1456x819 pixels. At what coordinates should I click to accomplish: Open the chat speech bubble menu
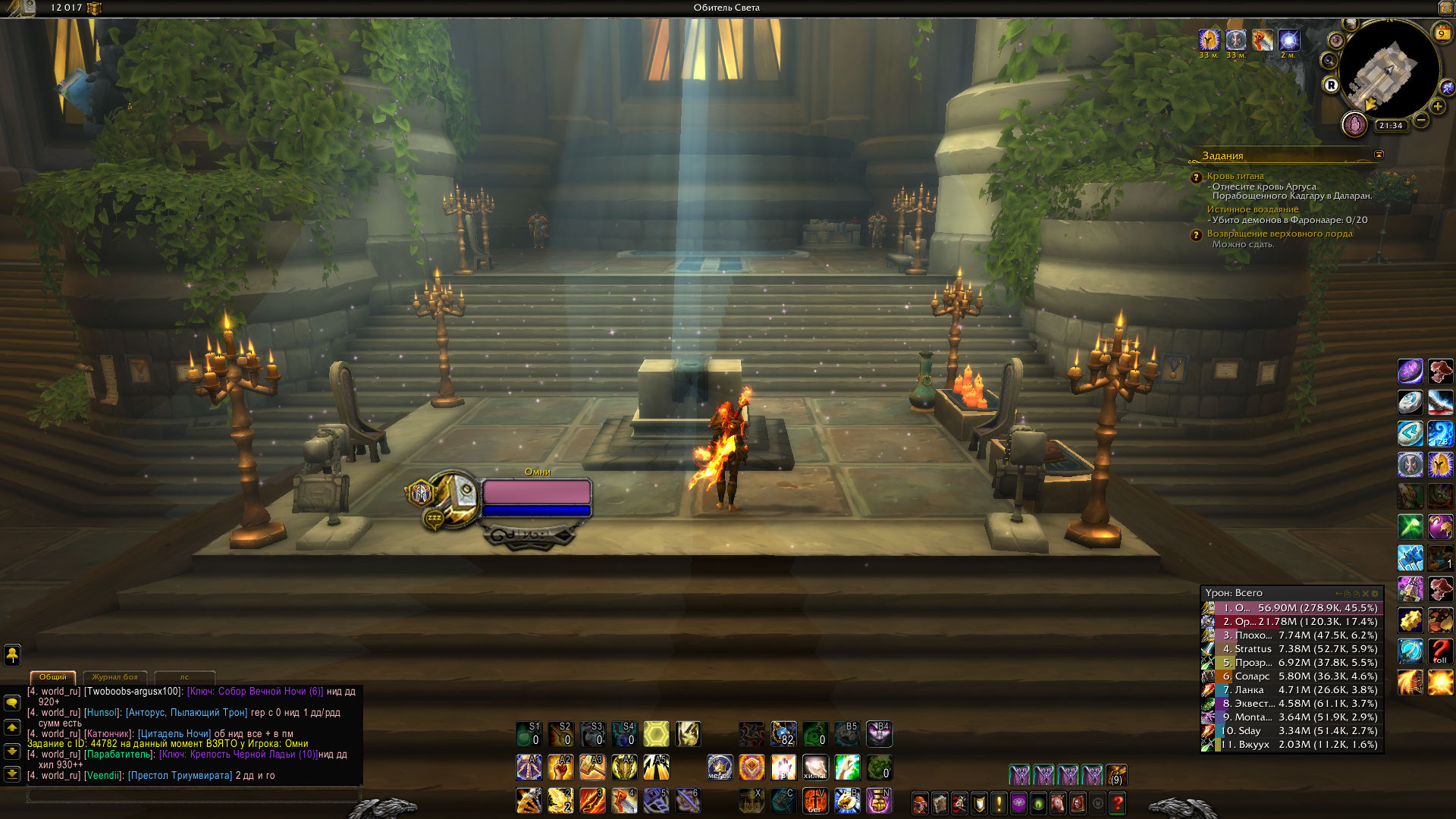12,703
